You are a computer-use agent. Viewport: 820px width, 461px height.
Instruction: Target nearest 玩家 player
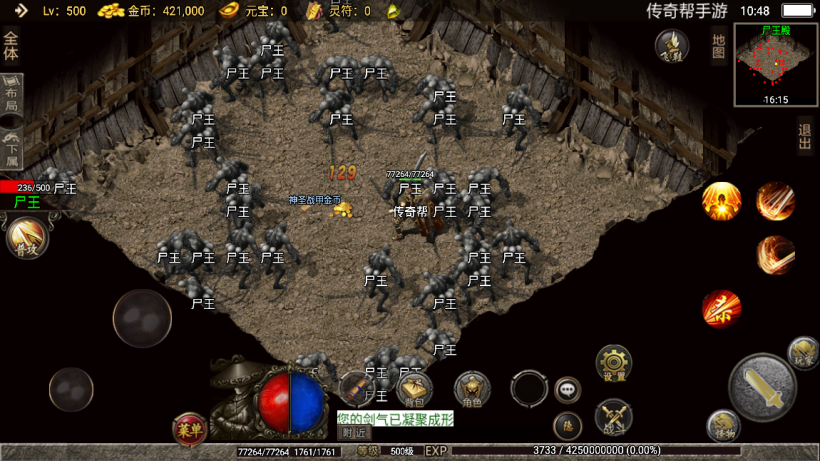[x=803, y=351]
